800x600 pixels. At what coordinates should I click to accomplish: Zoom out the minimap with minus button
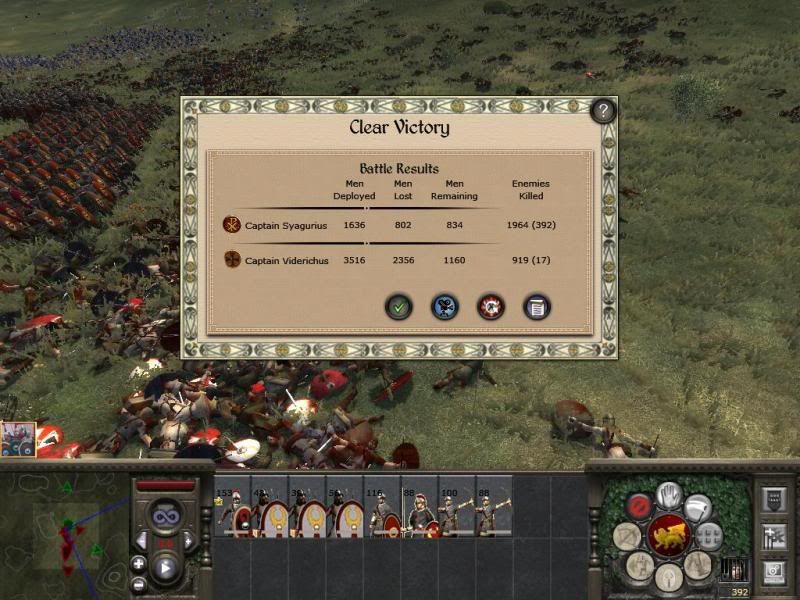point(138,584)
